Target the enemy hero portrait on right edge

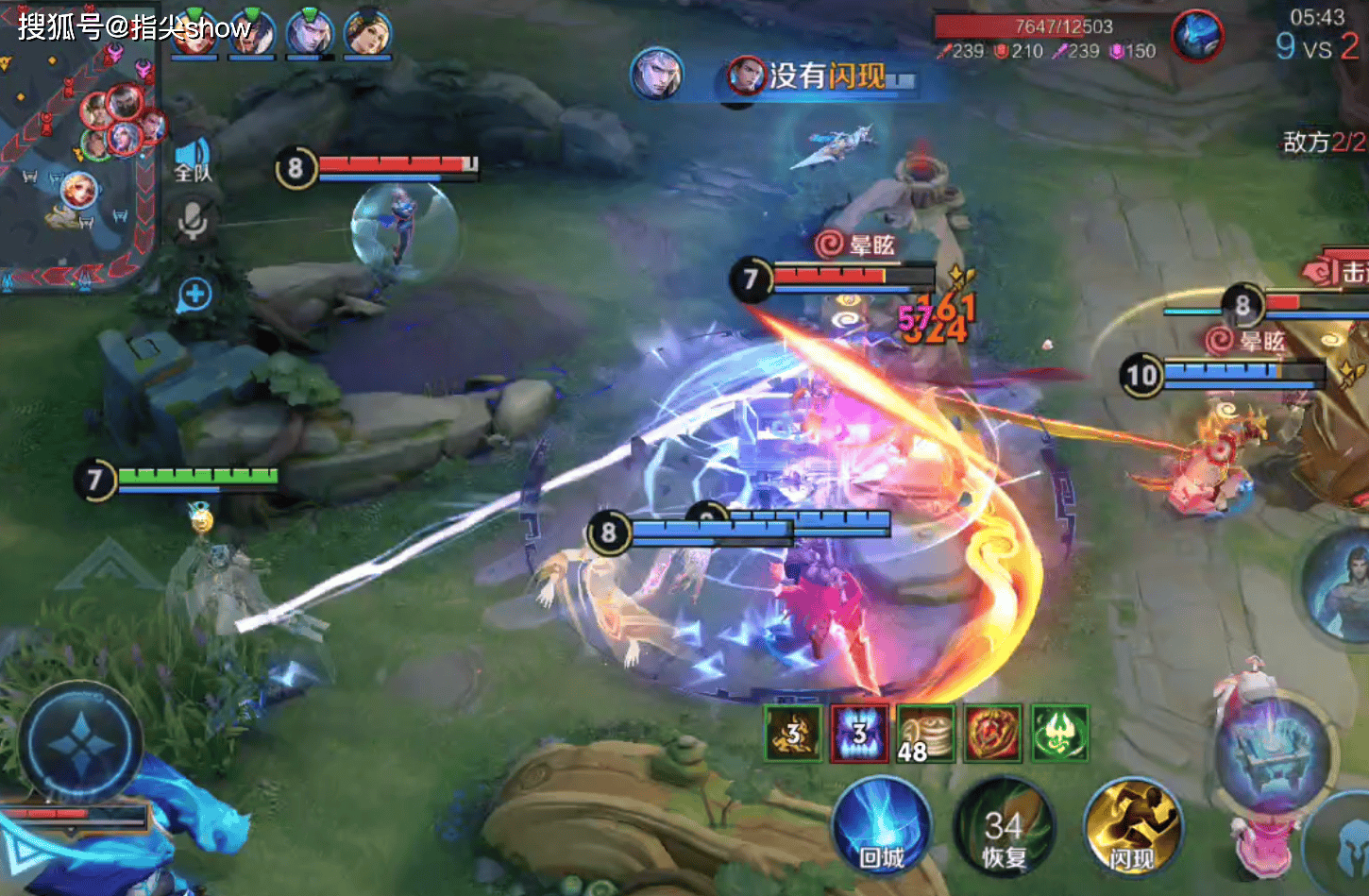[1342, 585]
